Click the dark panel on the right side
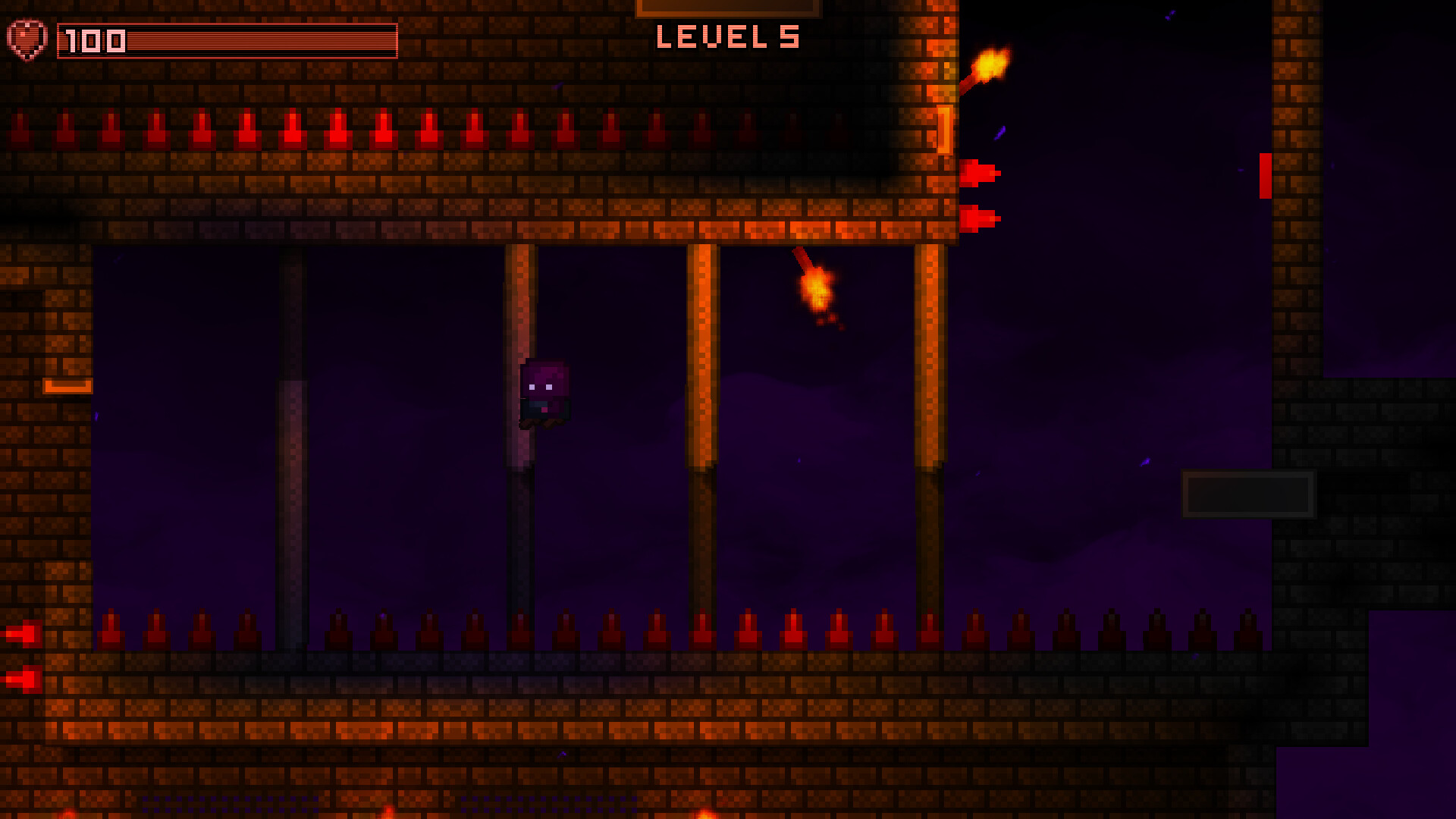Image resolution: width=1456 pixels, height=819 pixels. click(x=1248, y=493)
